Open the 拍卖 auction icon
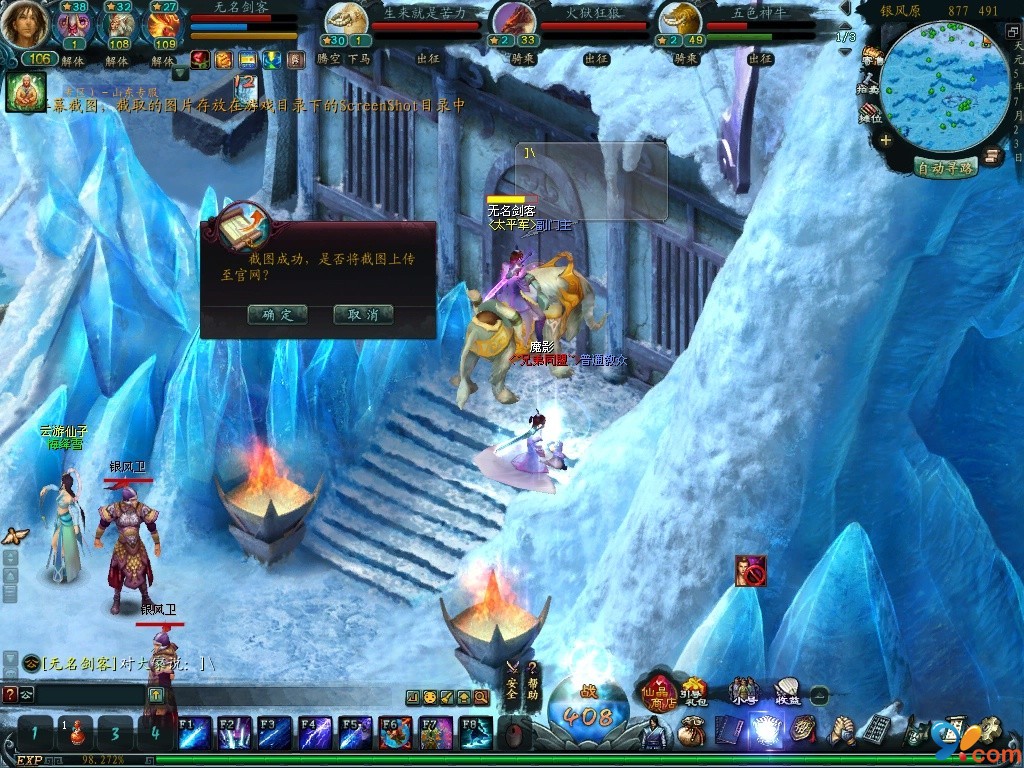Screen dimensions: 1024x768 point(869,85)
